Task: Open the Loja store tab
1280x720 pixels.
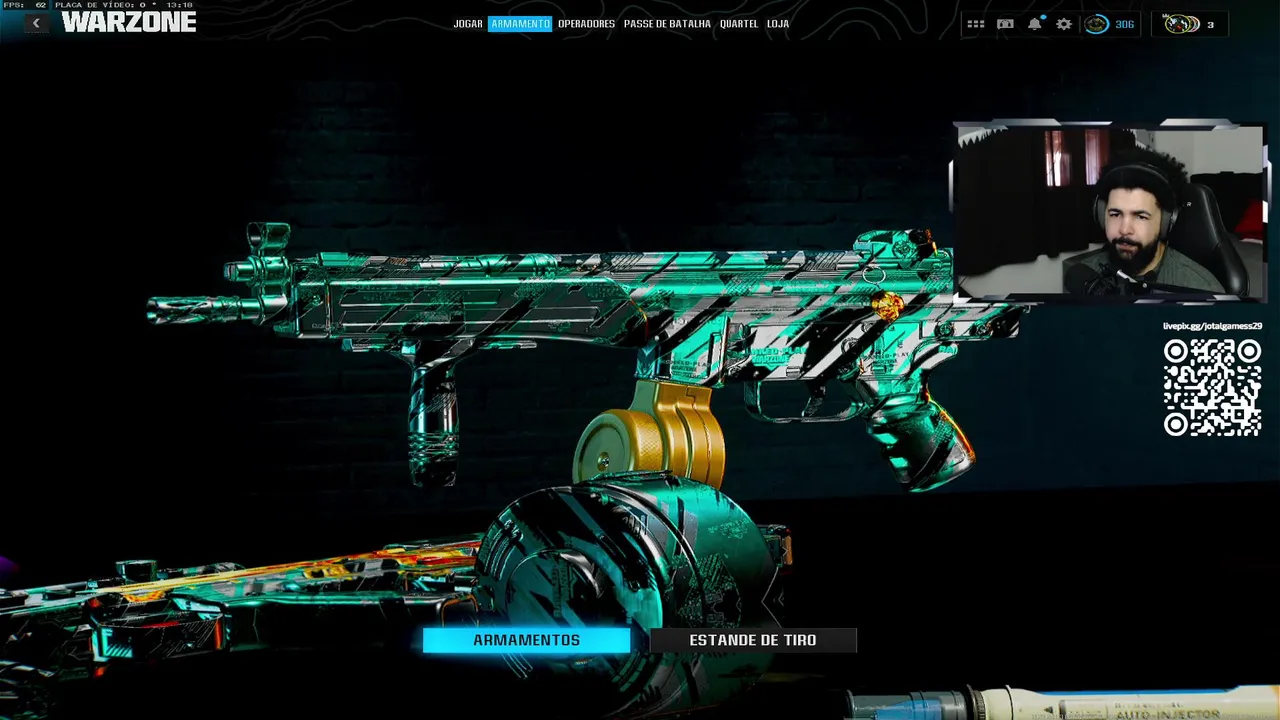Action: 778,24
